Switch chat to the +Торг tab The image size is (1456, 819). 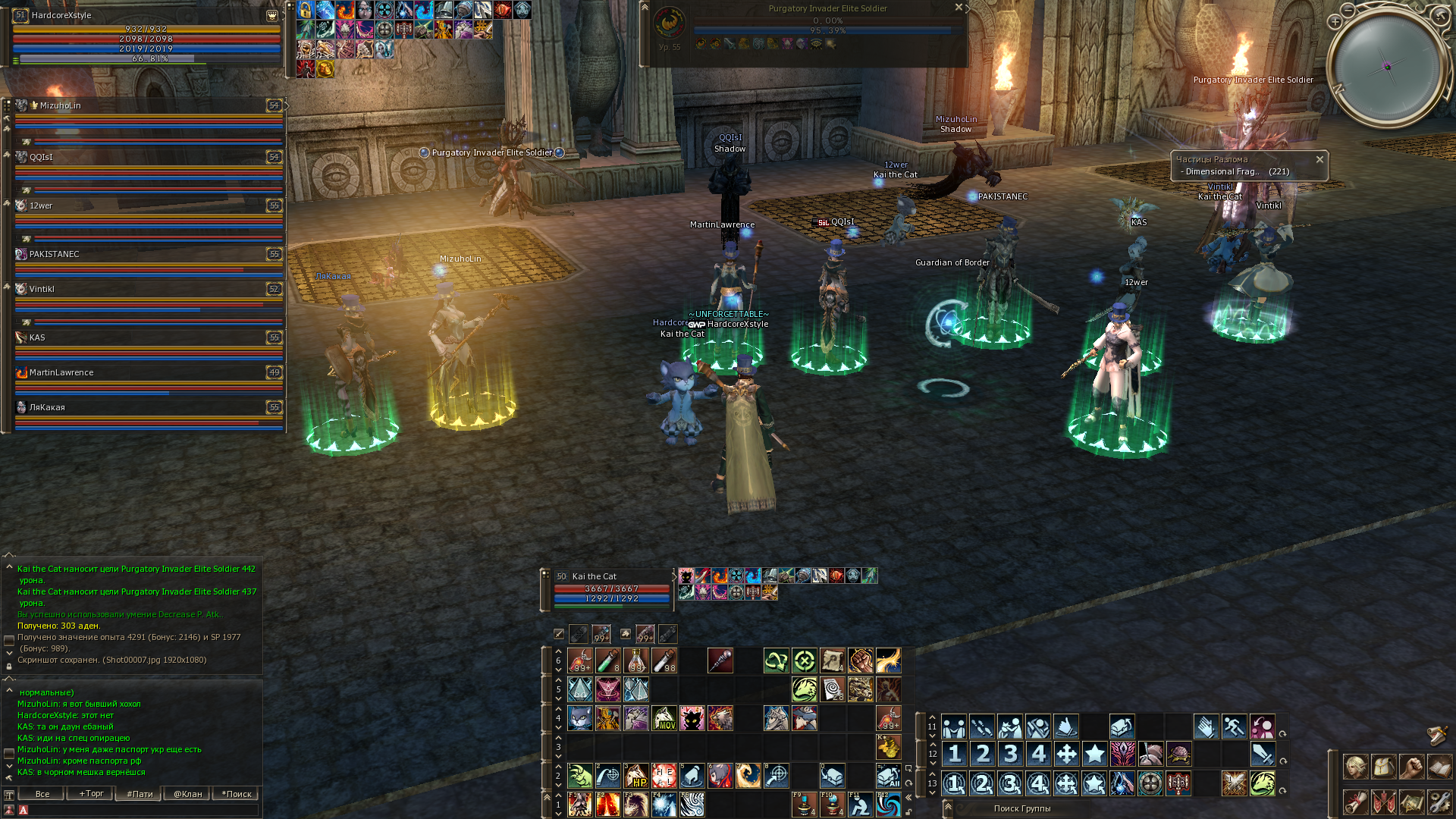(x=91, y=794)
